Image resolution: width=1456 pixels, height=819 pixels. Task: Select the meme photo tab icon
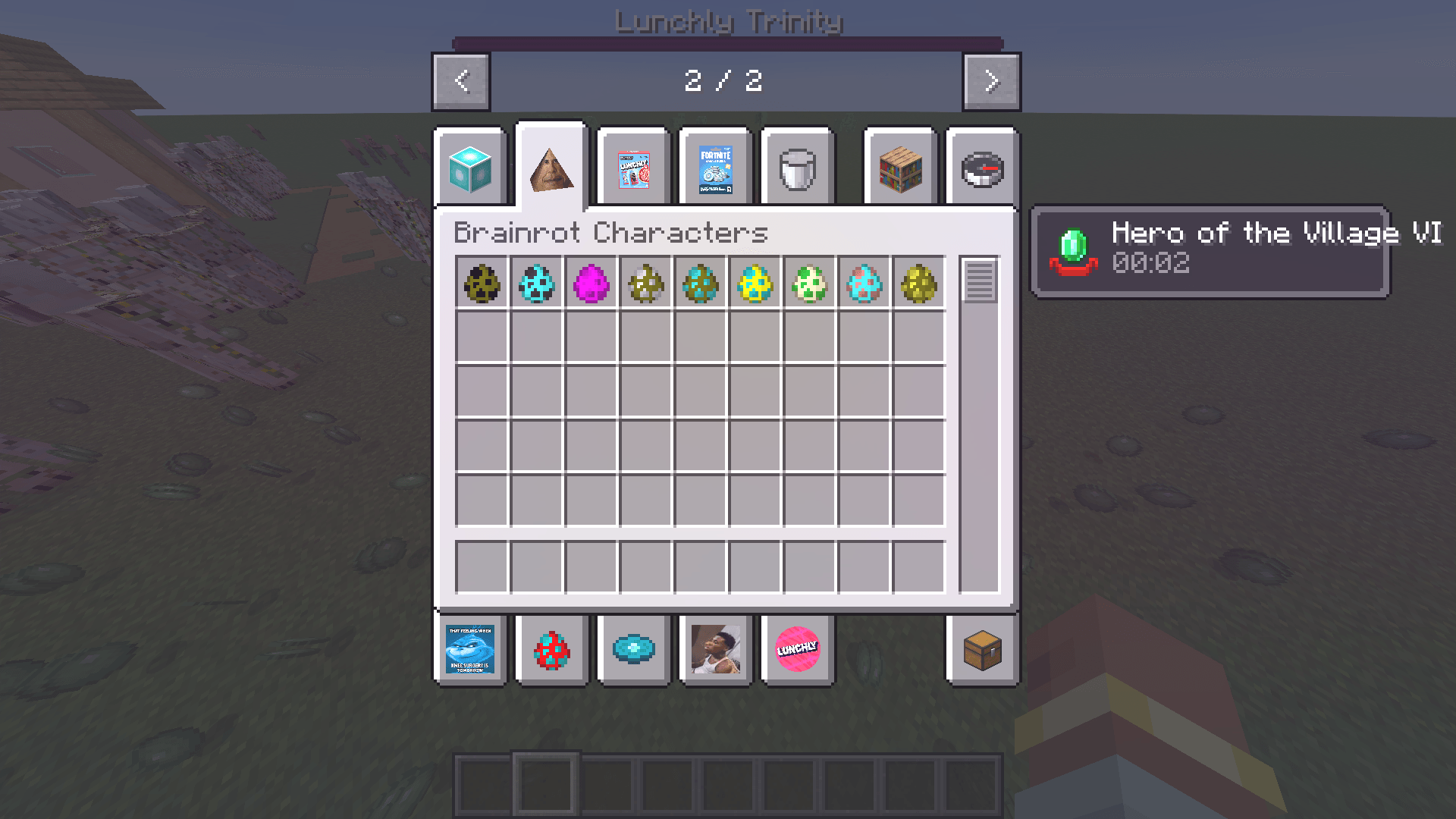click(715, 650)
